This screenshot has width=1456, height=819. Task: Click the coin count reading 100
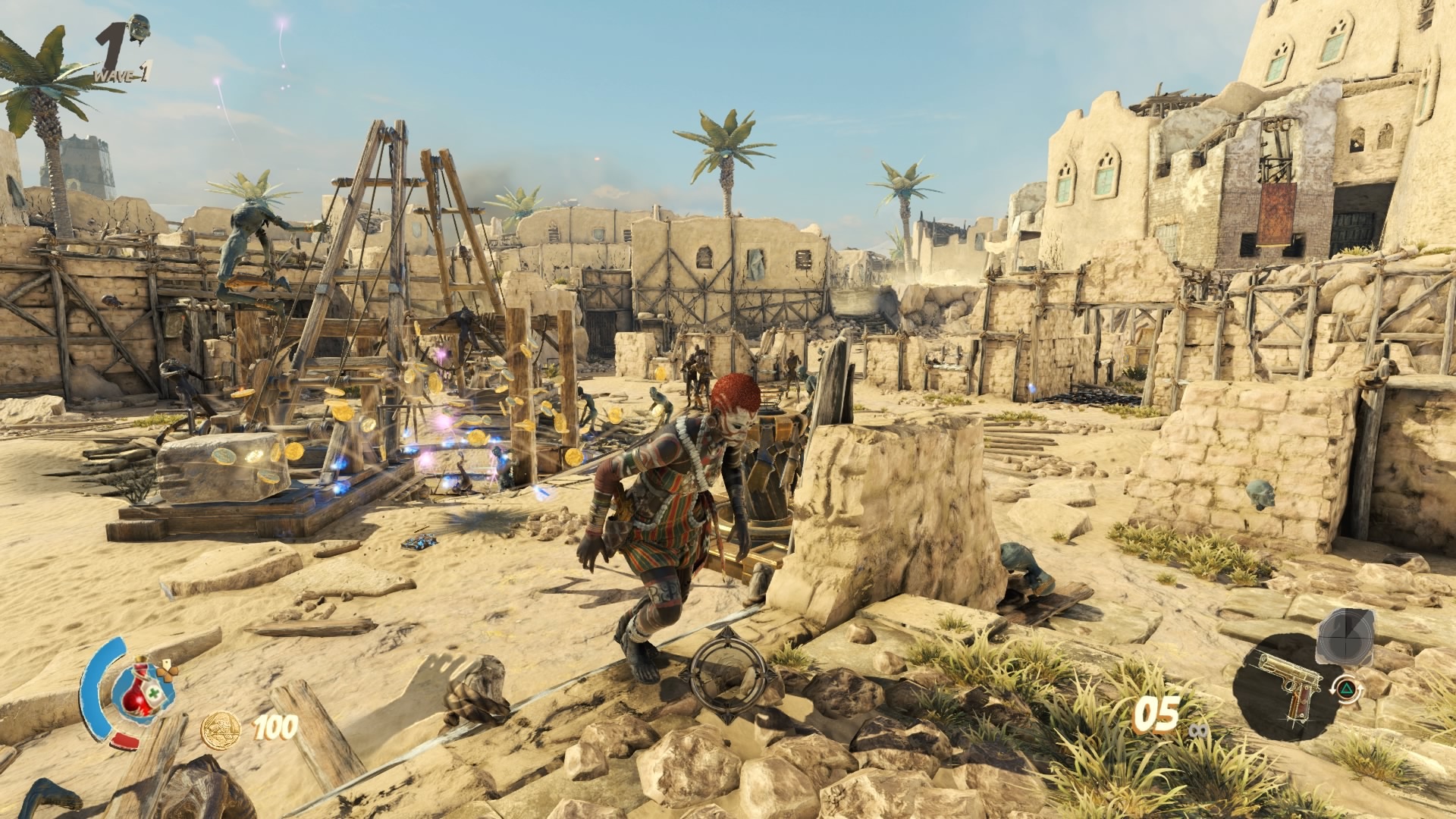[x=273, y=726]
